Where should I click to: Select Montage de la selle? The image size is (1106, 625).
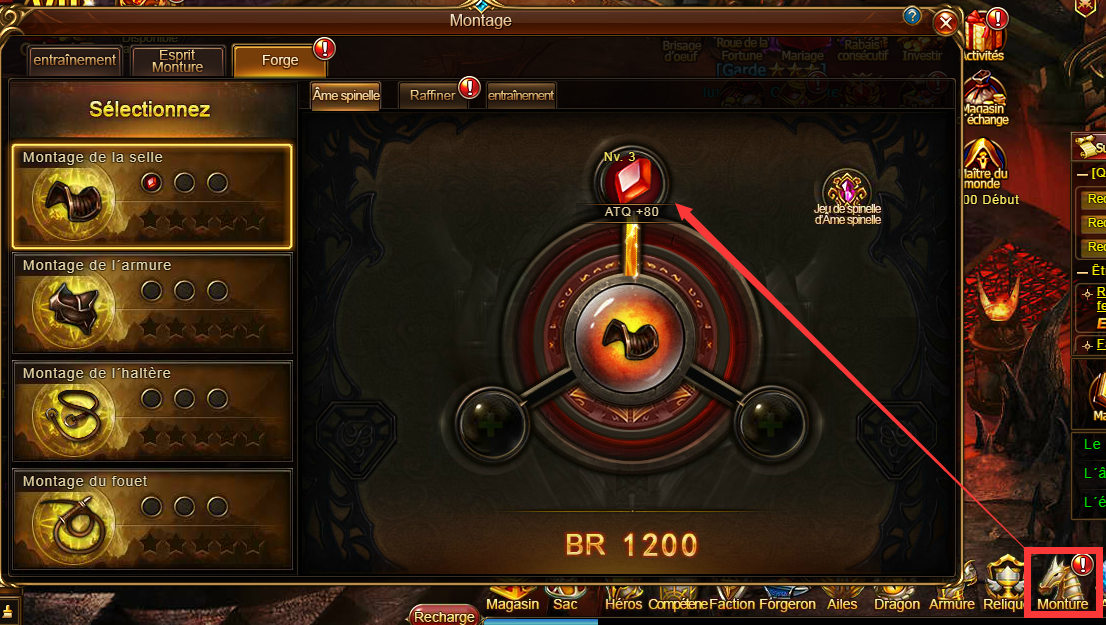point(152,196)
